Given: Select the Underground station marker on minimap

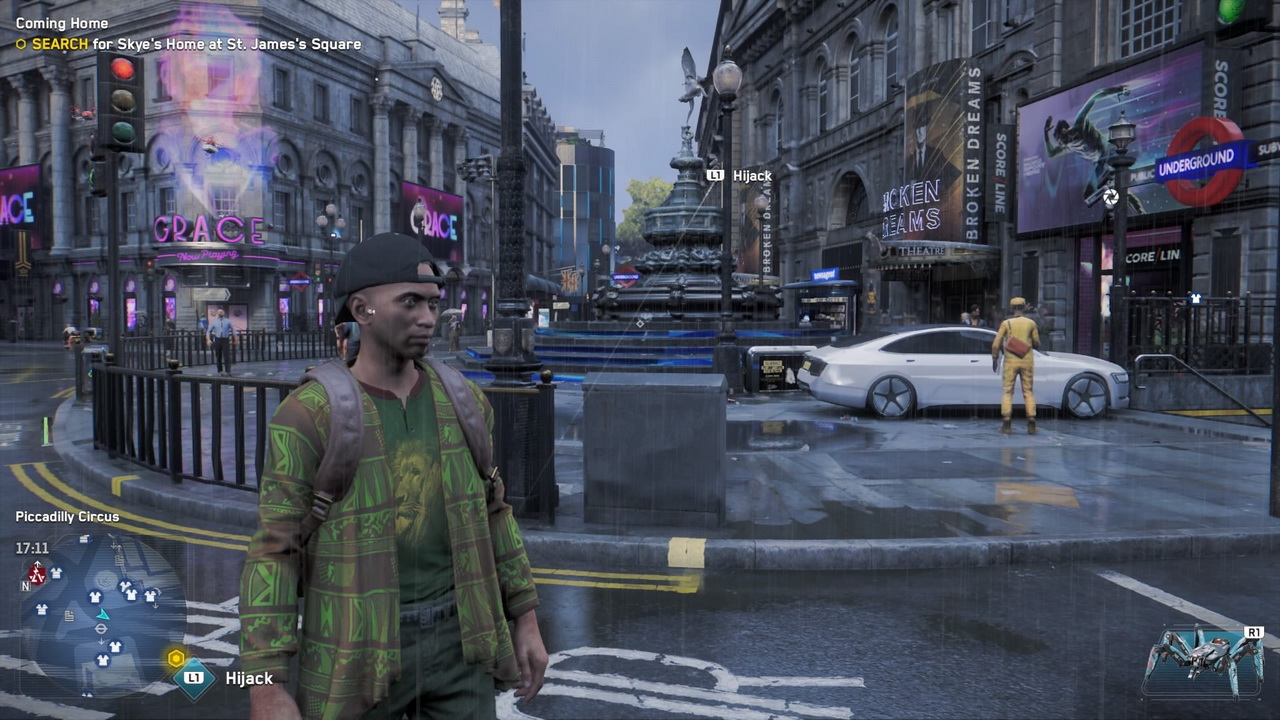Looking at the screenshot, I should point(101,629).
